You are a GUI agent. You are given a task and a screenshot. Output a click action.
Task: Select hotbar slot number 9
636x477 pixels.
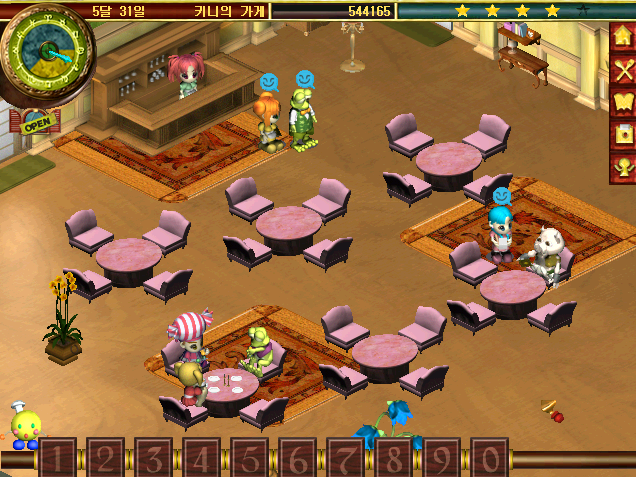click(441, 458)
